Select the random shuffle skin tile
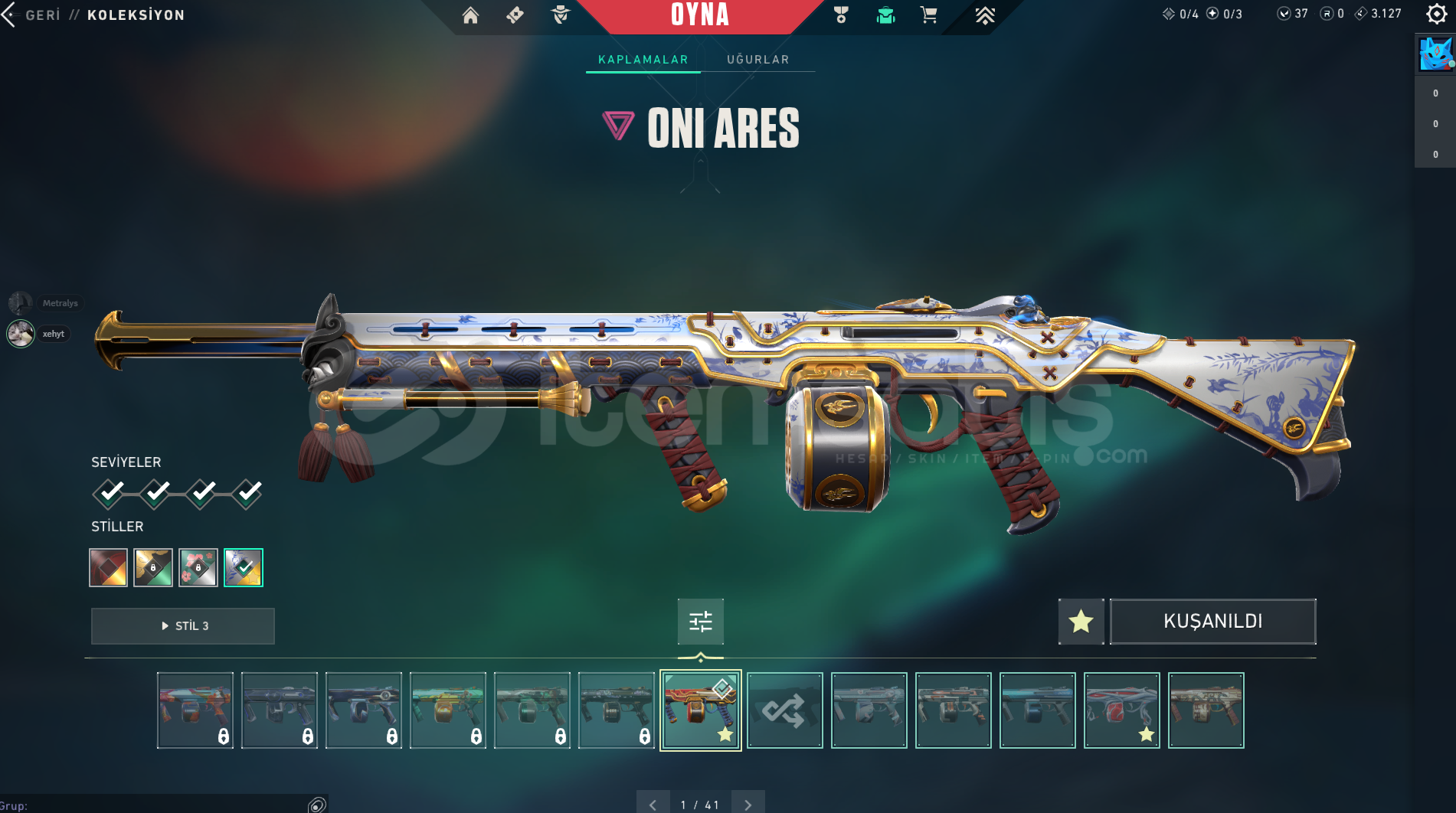The width and height of the screenshot is (1456, 813). (x=784, y=710)
